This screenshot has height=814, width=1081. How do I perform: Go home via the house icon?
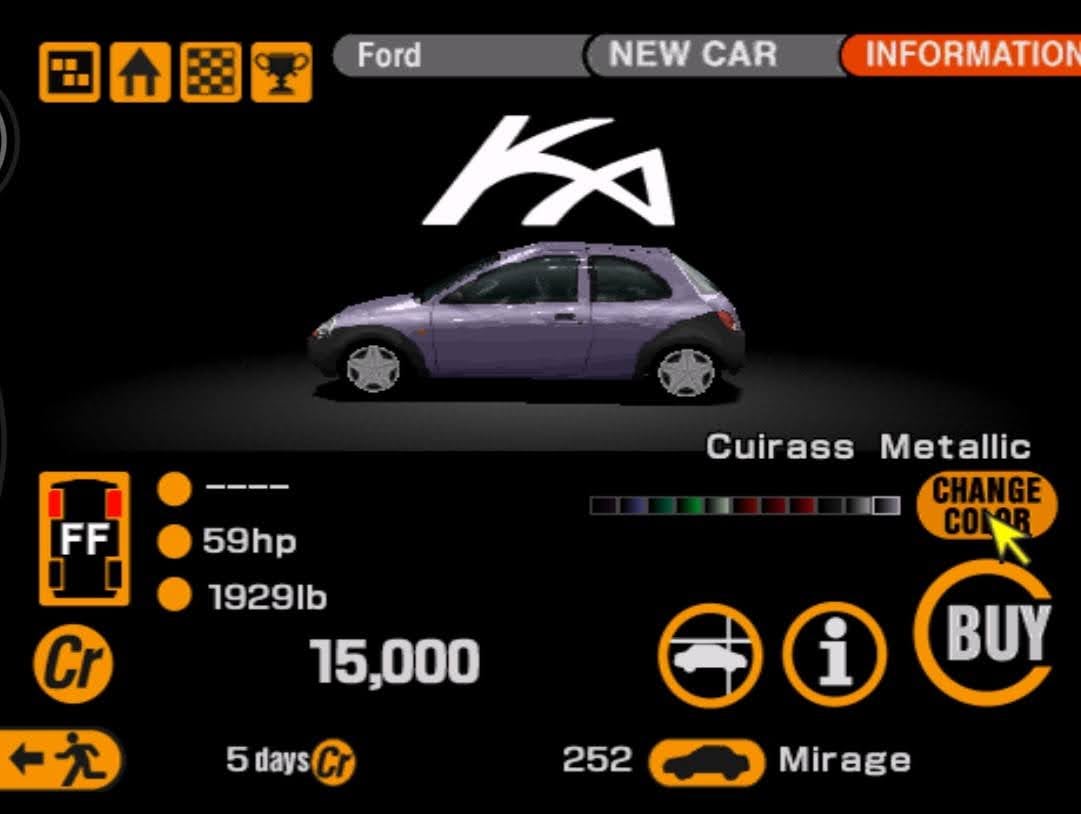140,72
